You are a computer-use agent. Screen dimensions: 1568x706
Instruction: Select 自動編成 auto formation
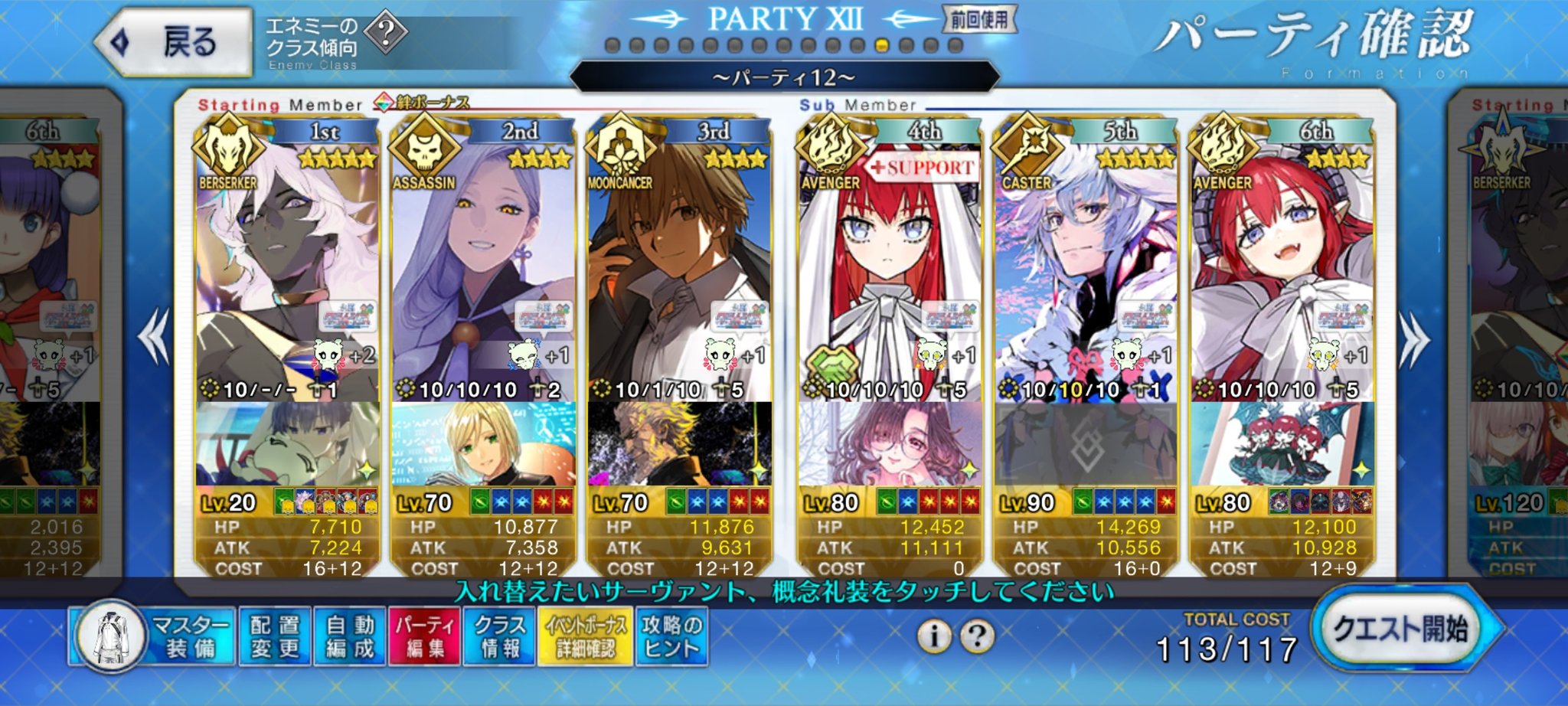(350, 637)
